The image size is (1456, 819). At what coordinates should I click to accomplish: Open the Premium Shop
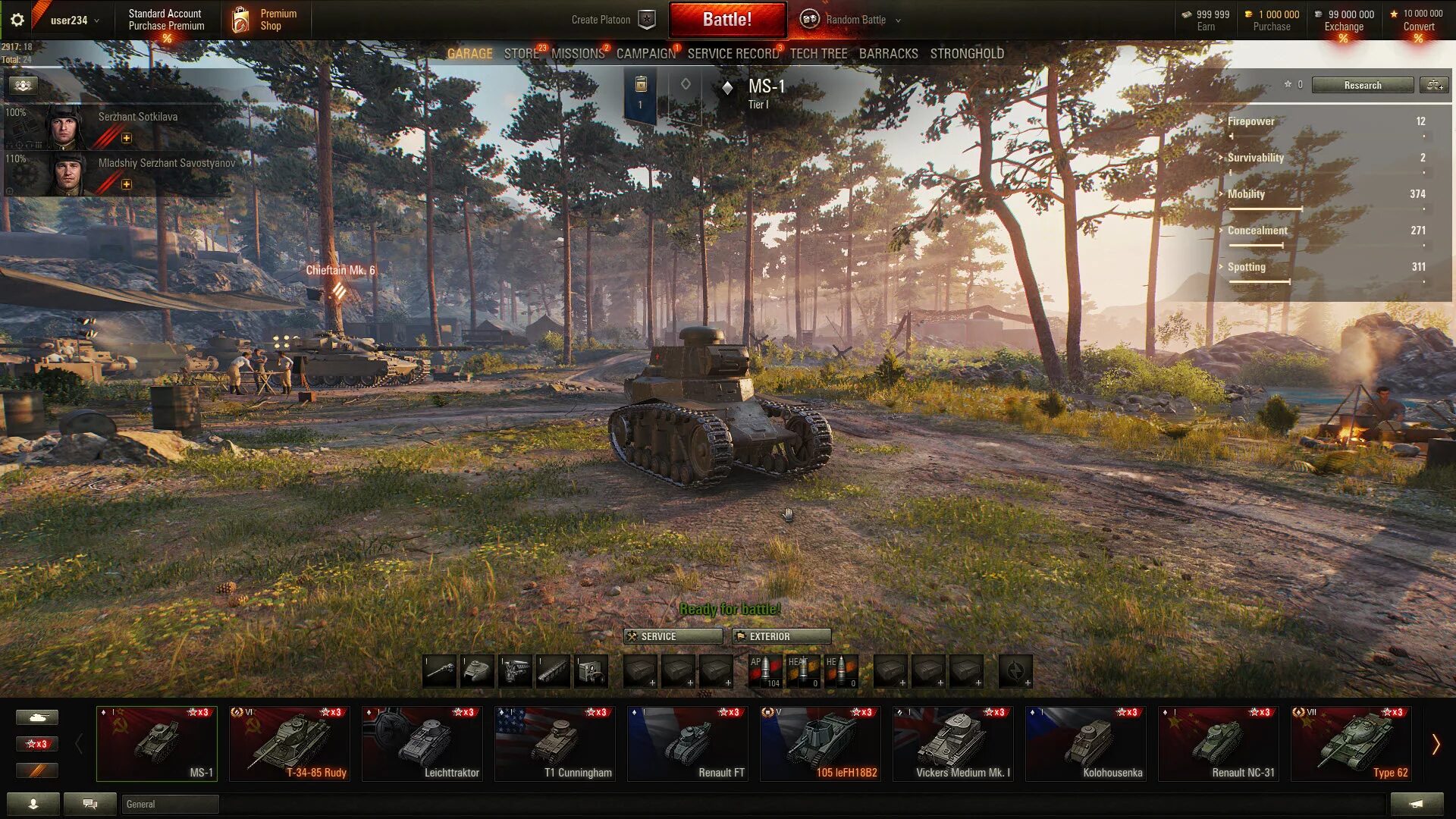[265, 20]
